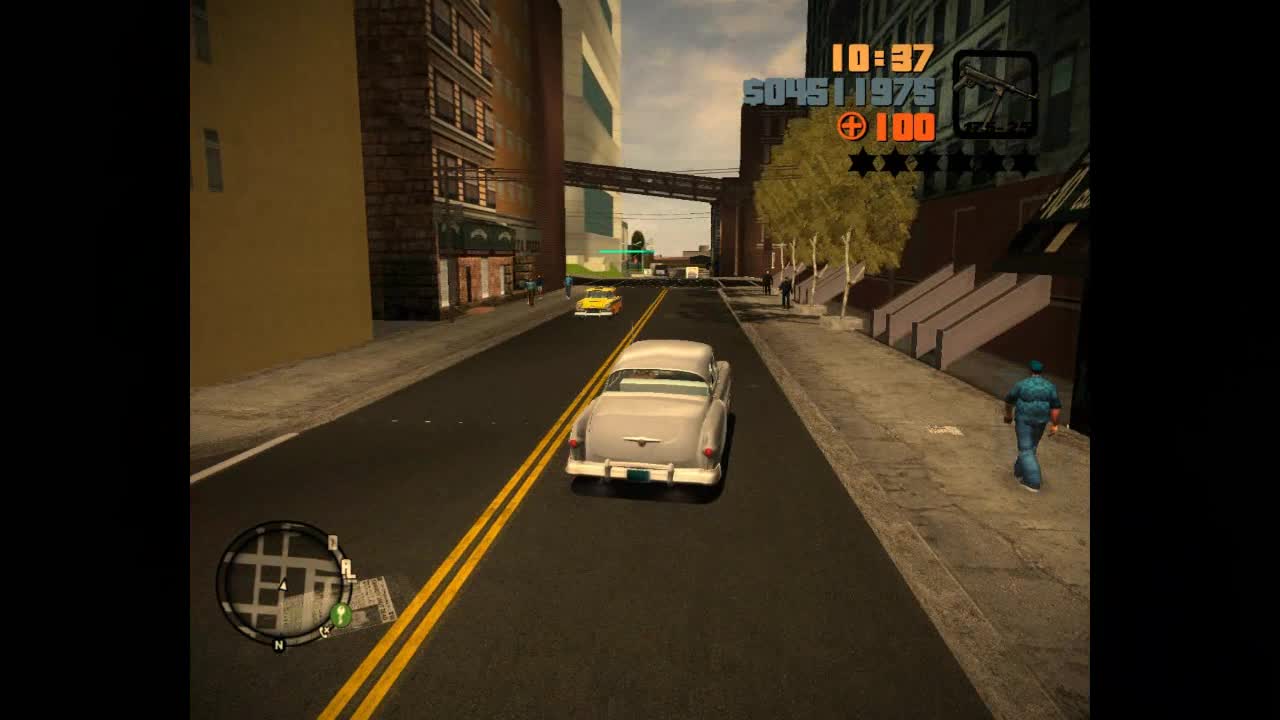
Task: Click the green mission blip on the radar
Action: [x=341, y=614]
